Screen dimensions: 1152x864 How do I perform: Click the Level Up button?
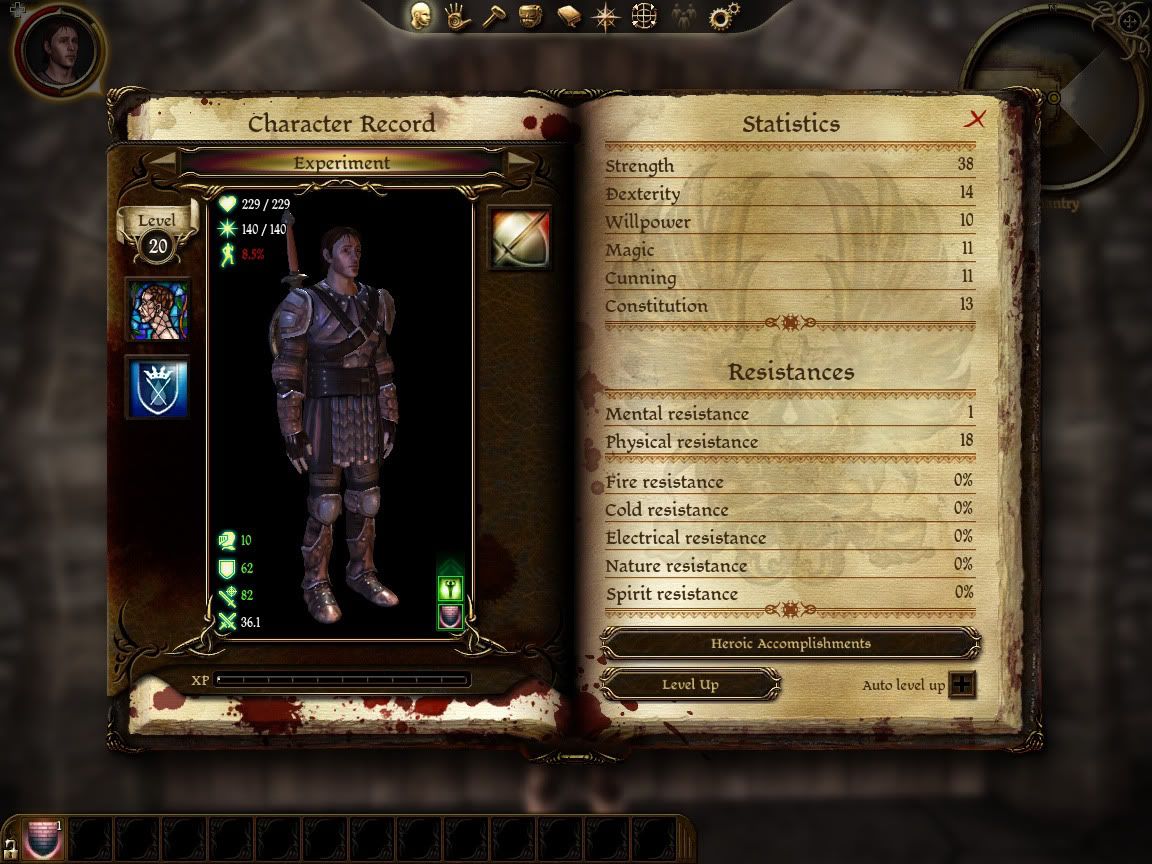pos(690,685)
